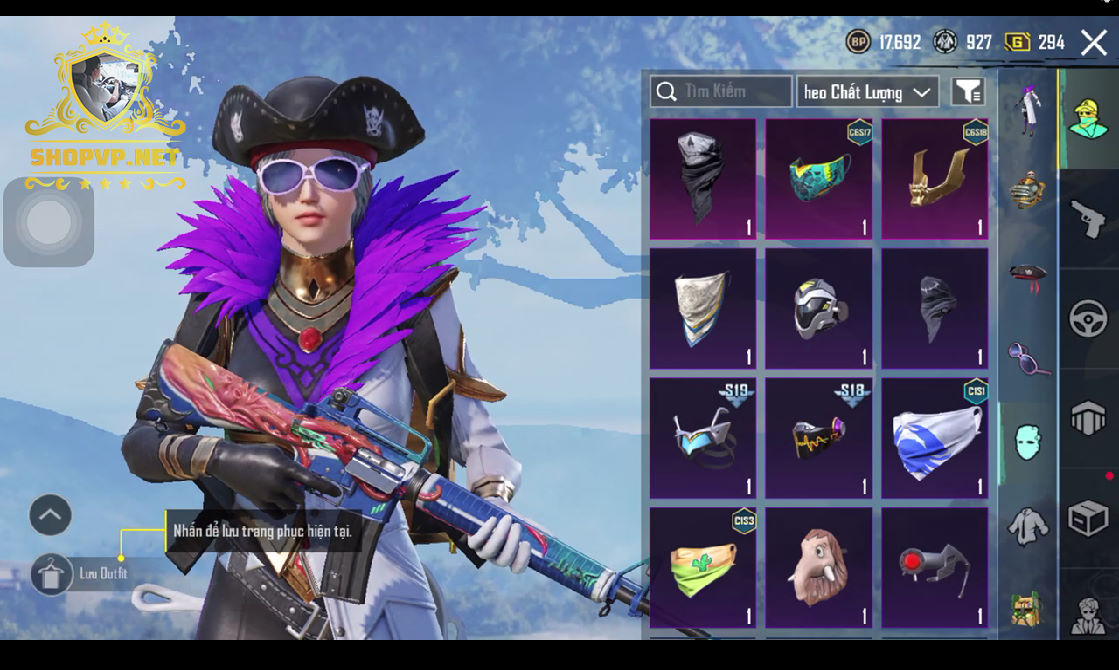Screen dimensions: 1119x670
Task: Open the Theo Chất Lượng sort dropdown
Action: point(867,92)
